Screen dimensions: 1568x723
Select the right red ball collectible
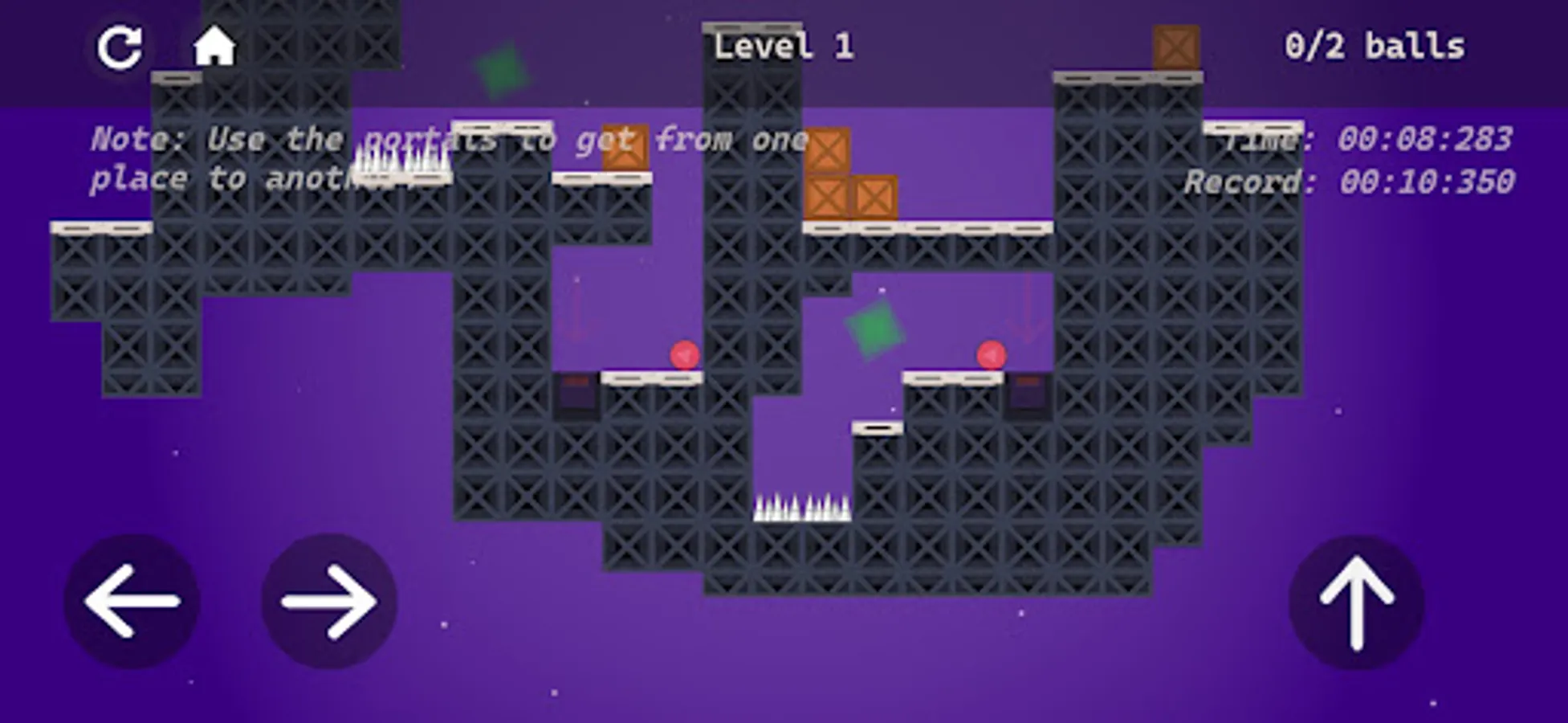coord(992,353)
